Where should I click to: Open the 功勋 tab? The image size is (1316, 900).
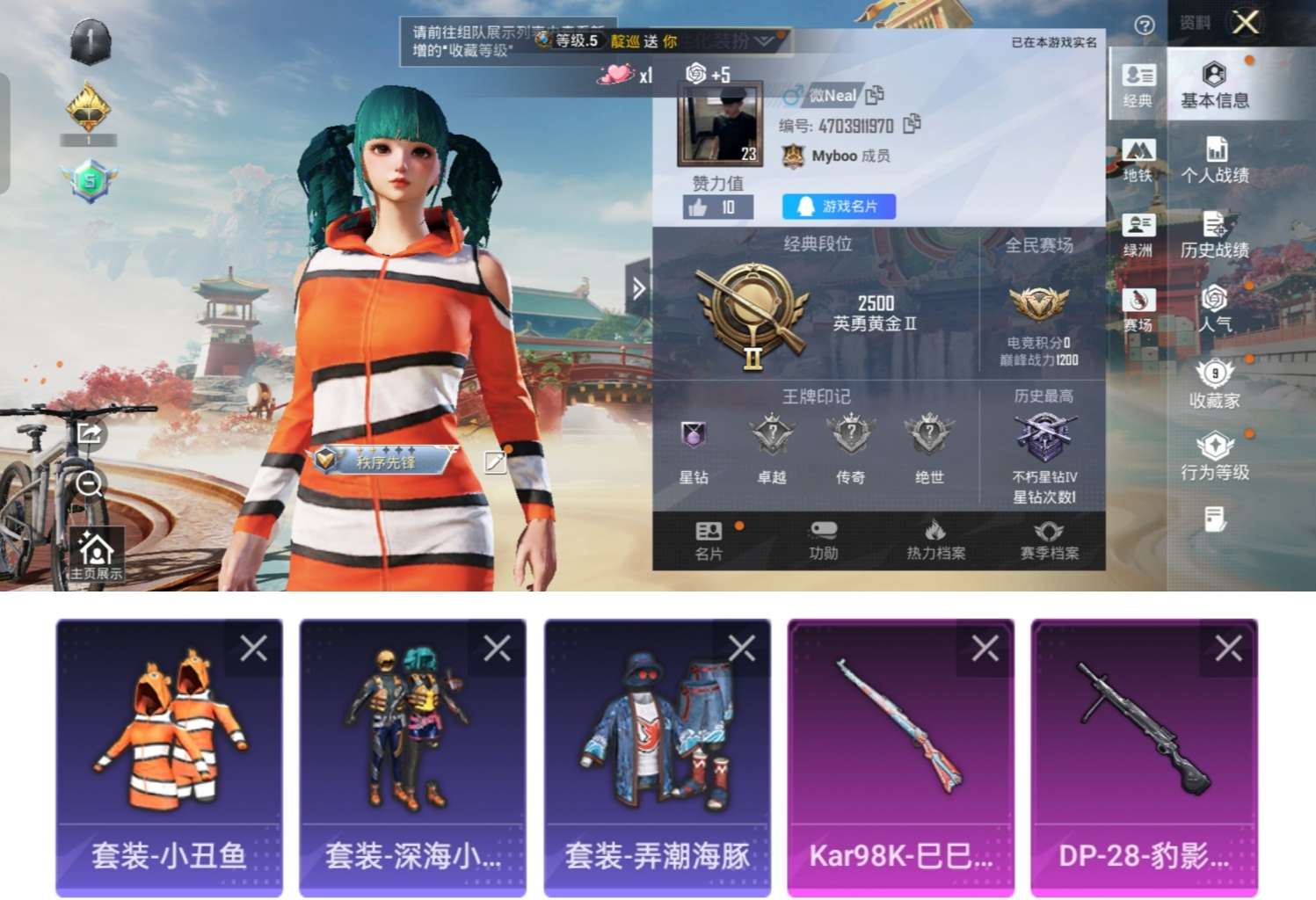pos(823,539)
